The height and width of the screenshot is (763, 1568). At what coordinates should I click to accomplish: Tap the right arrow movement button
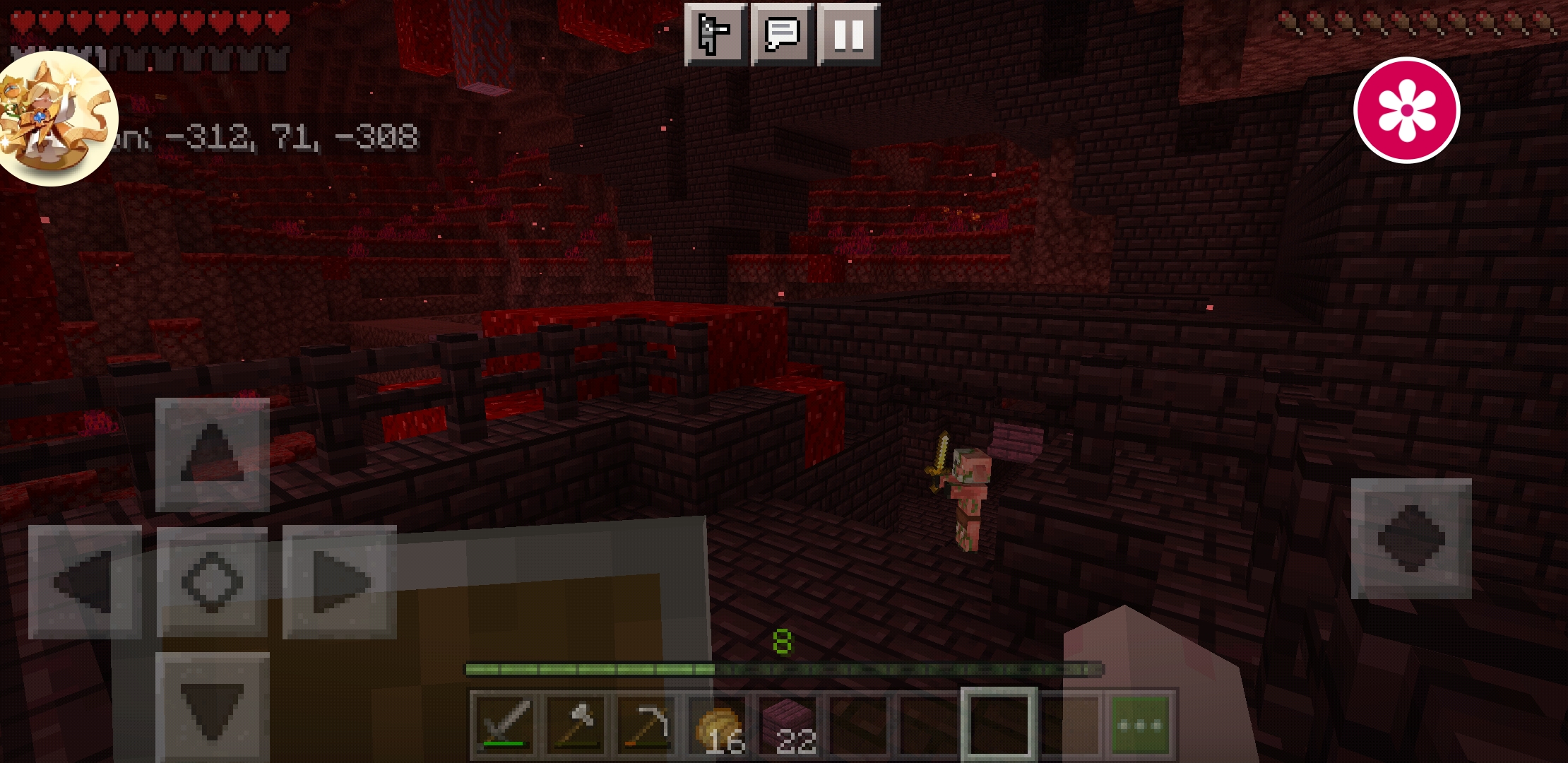(340, 582)
